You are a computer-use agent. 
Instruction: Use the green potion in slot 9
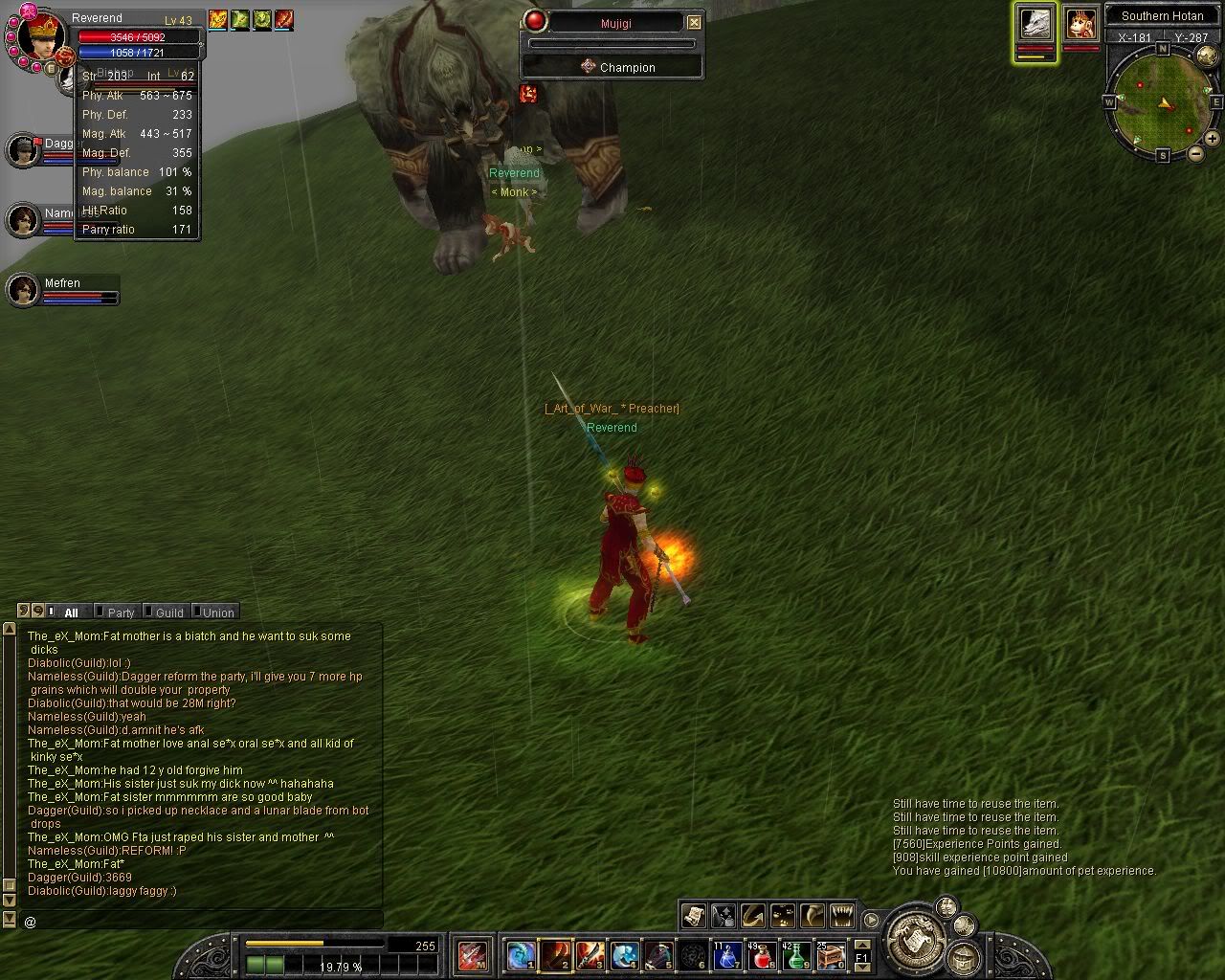(x=796, y=955)
